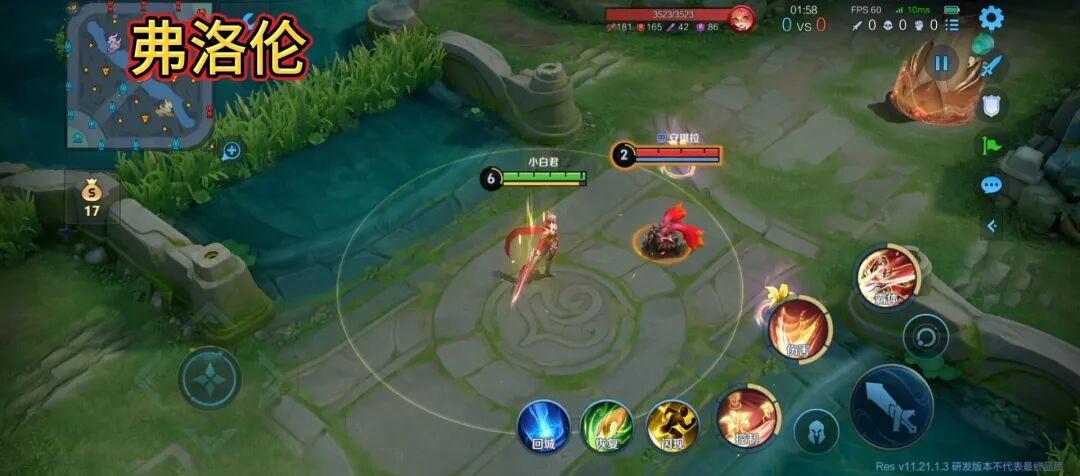Screen dimensions: 1080x476
Task: Select the helmet hero-target button
Action: point(816,431)
